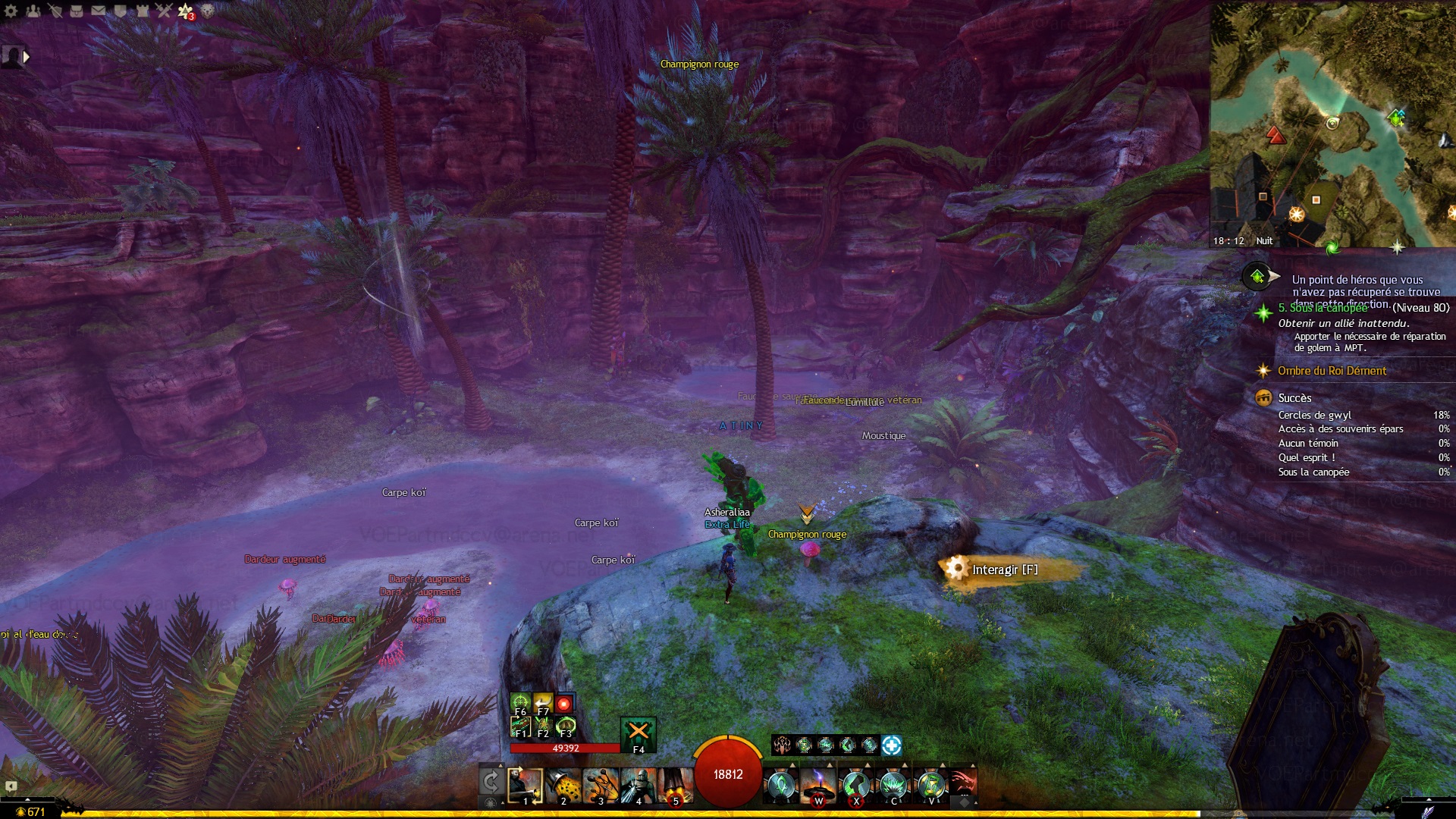Open the contacts and LFG panel
Image resolution: width=1456 pixels, height=819 pixels.
tap(33, 11)
